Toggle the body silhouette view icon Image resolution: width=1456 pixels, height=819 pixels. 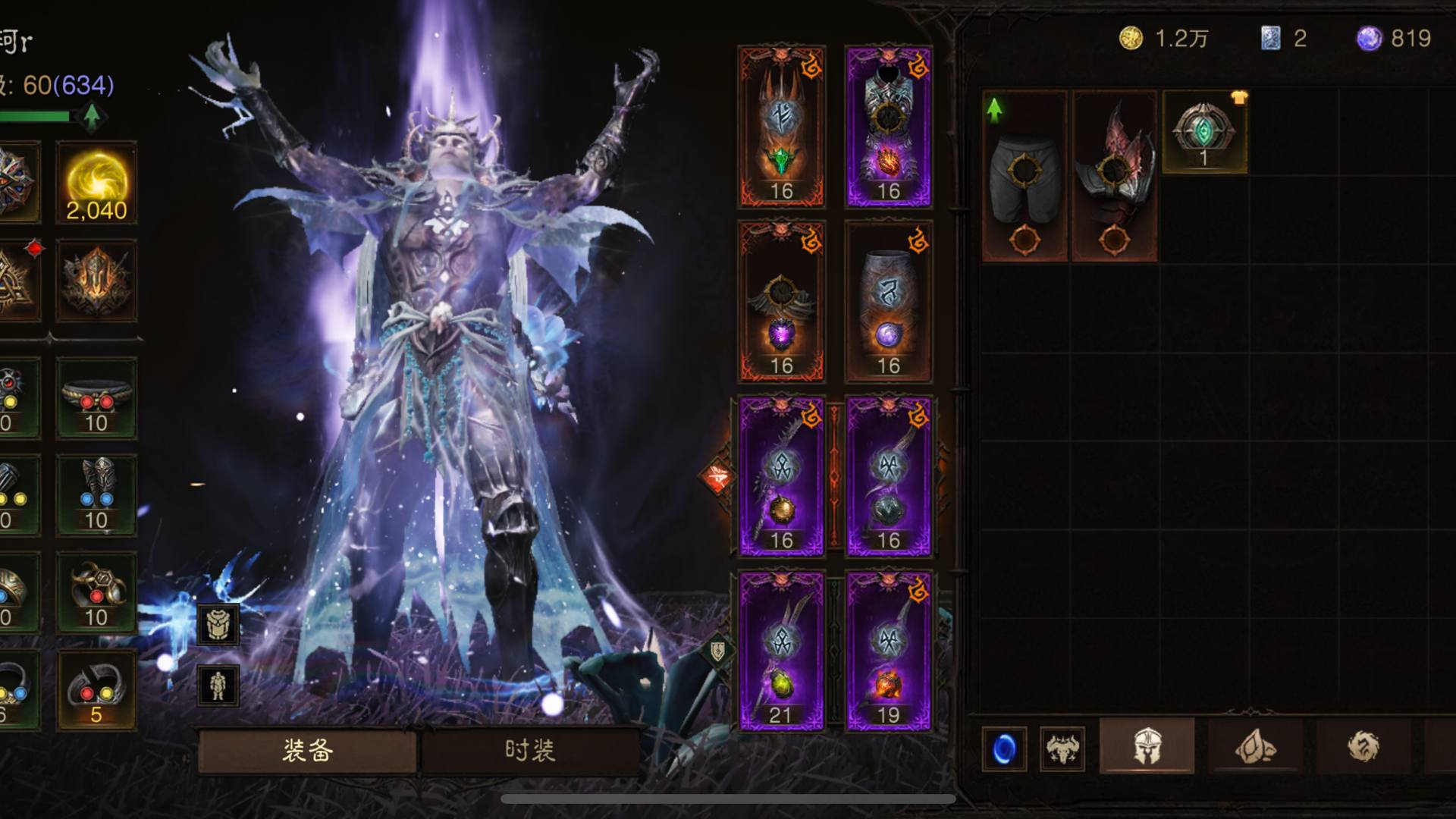coord(218,686)
